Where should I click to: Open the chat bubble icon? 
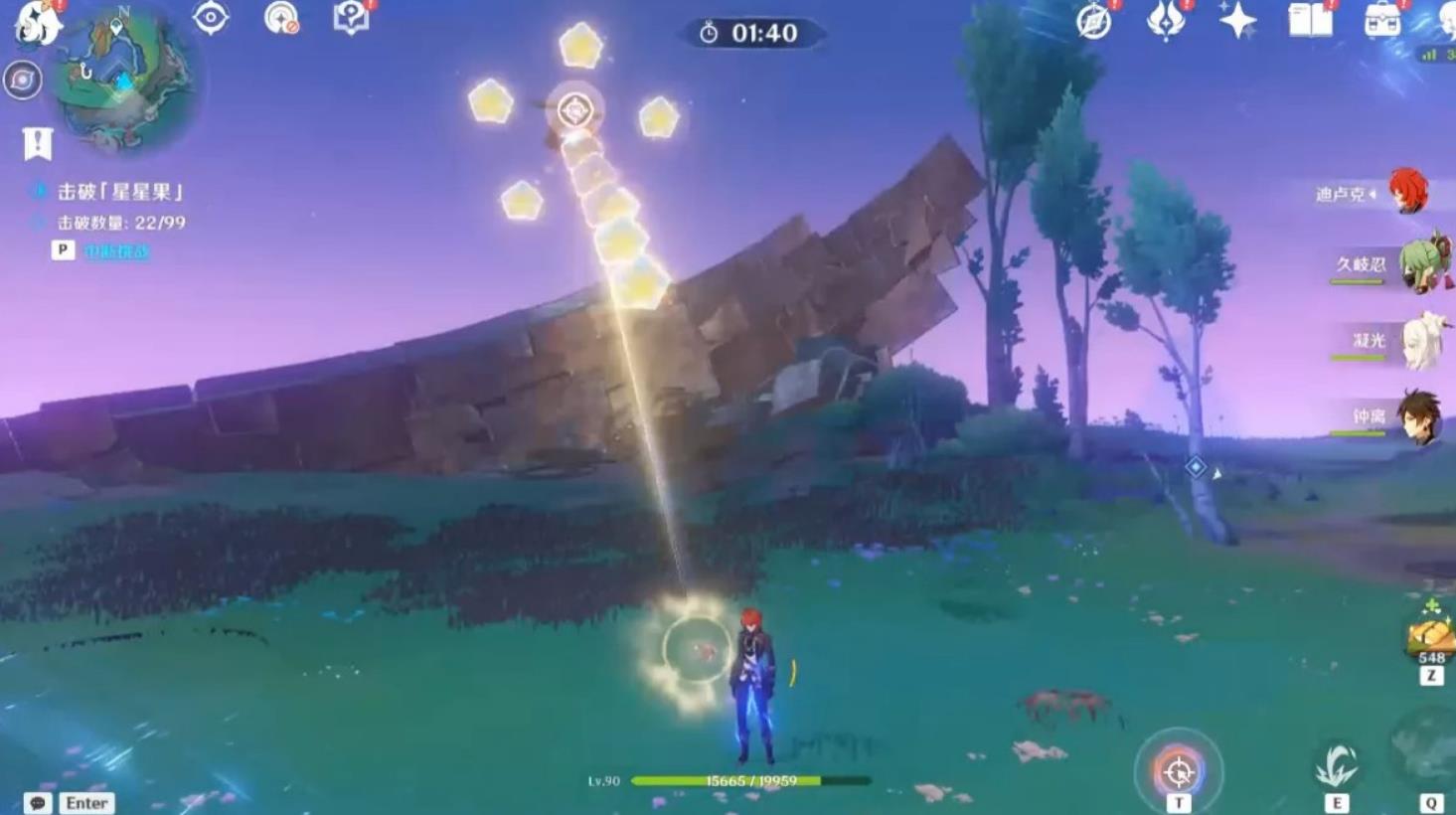point(38,803)
